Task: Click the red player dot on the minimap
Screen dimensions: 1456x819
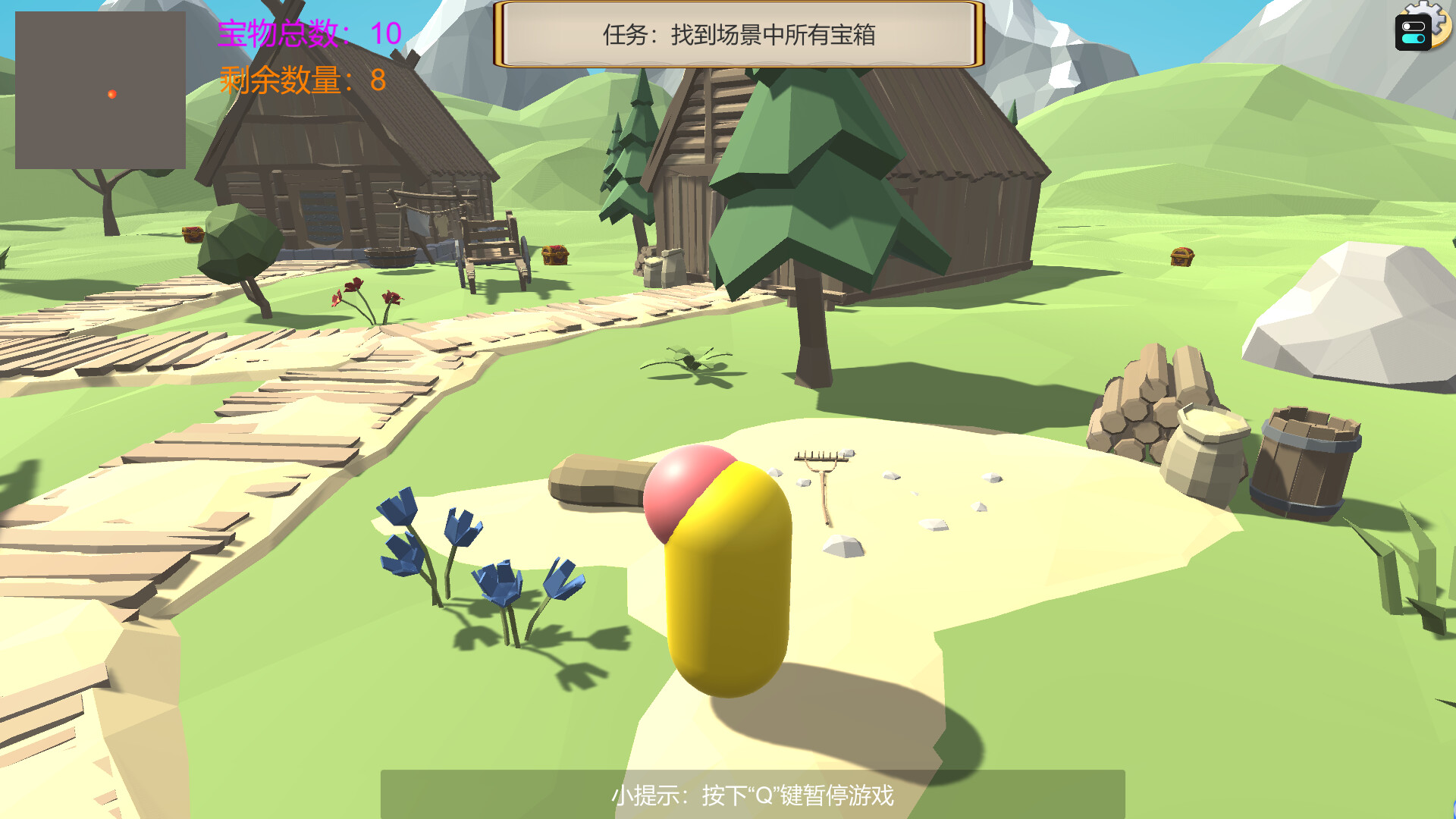Action: (111, 95)
